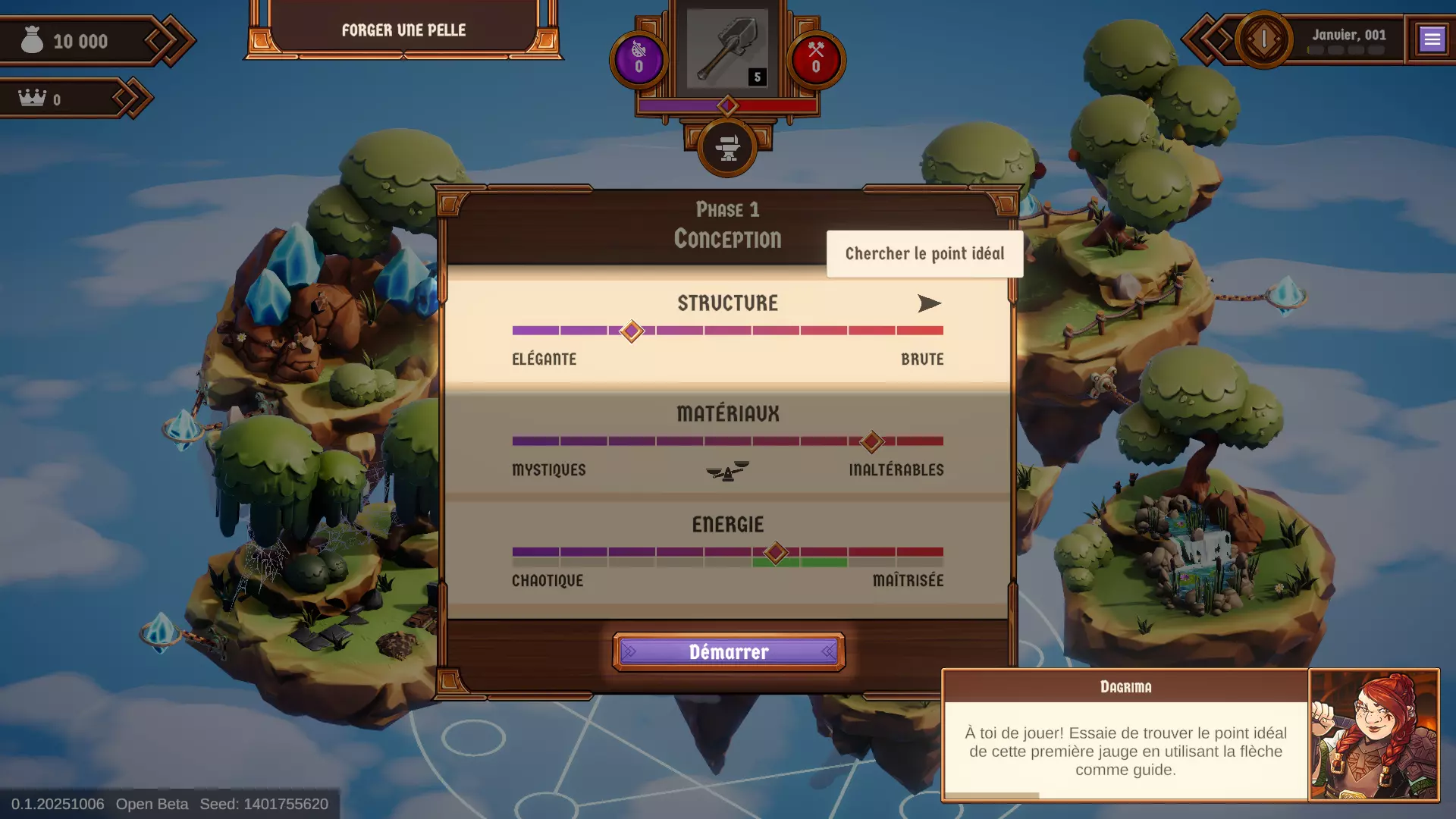
Task: Click the anvil icon below the shovel
Action: [727, 148]
